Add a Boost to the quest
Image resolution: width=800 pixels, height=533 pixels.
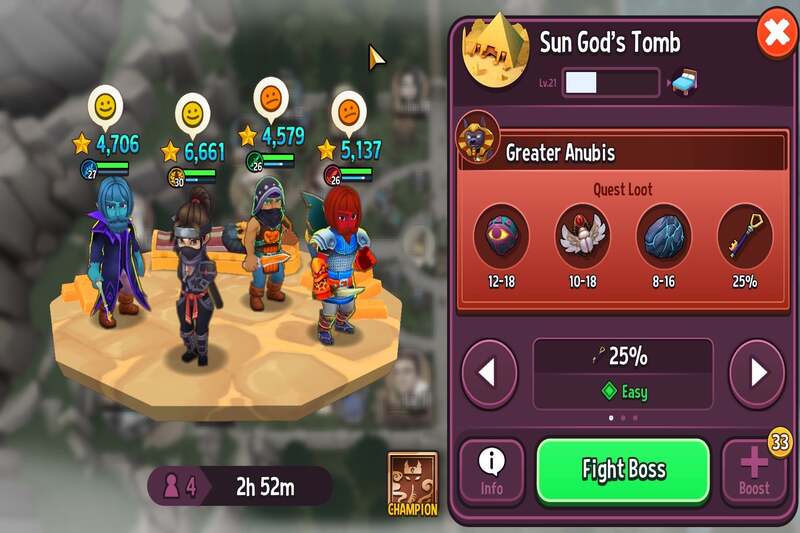click(754, 471)
